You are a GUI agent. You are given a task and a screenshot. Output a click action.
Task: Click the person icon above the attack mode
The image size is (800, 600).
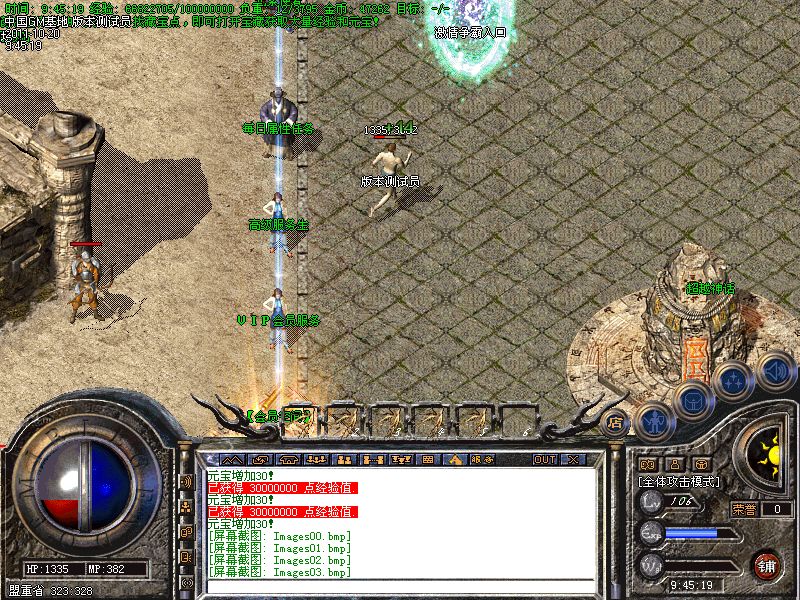674,464
